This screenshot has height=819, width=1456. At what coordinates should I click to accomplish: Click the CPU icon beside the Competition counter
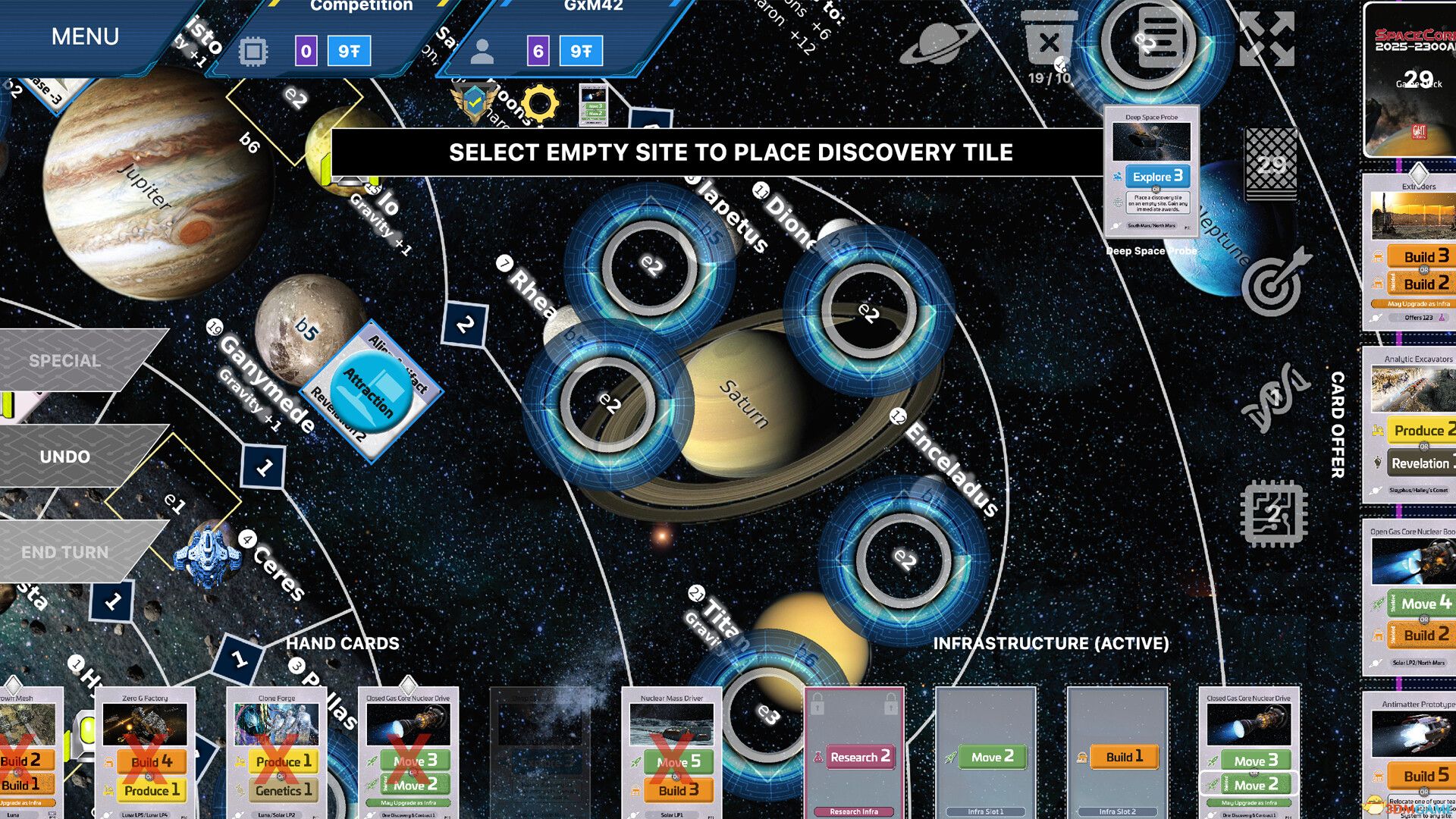point(253,51)
